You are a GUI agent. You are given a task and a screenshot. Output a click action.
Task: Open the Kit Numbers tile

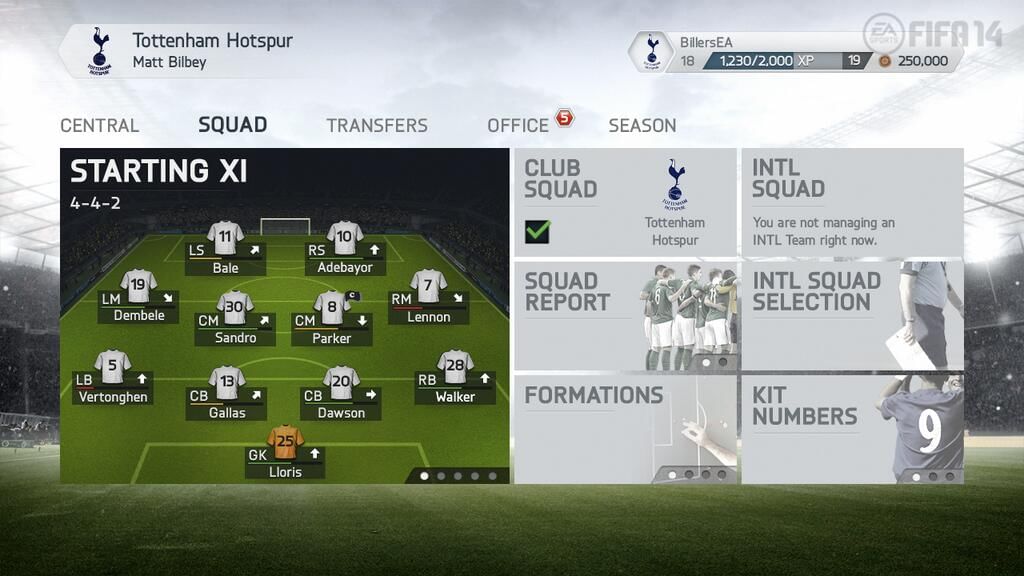click(852, 429)
